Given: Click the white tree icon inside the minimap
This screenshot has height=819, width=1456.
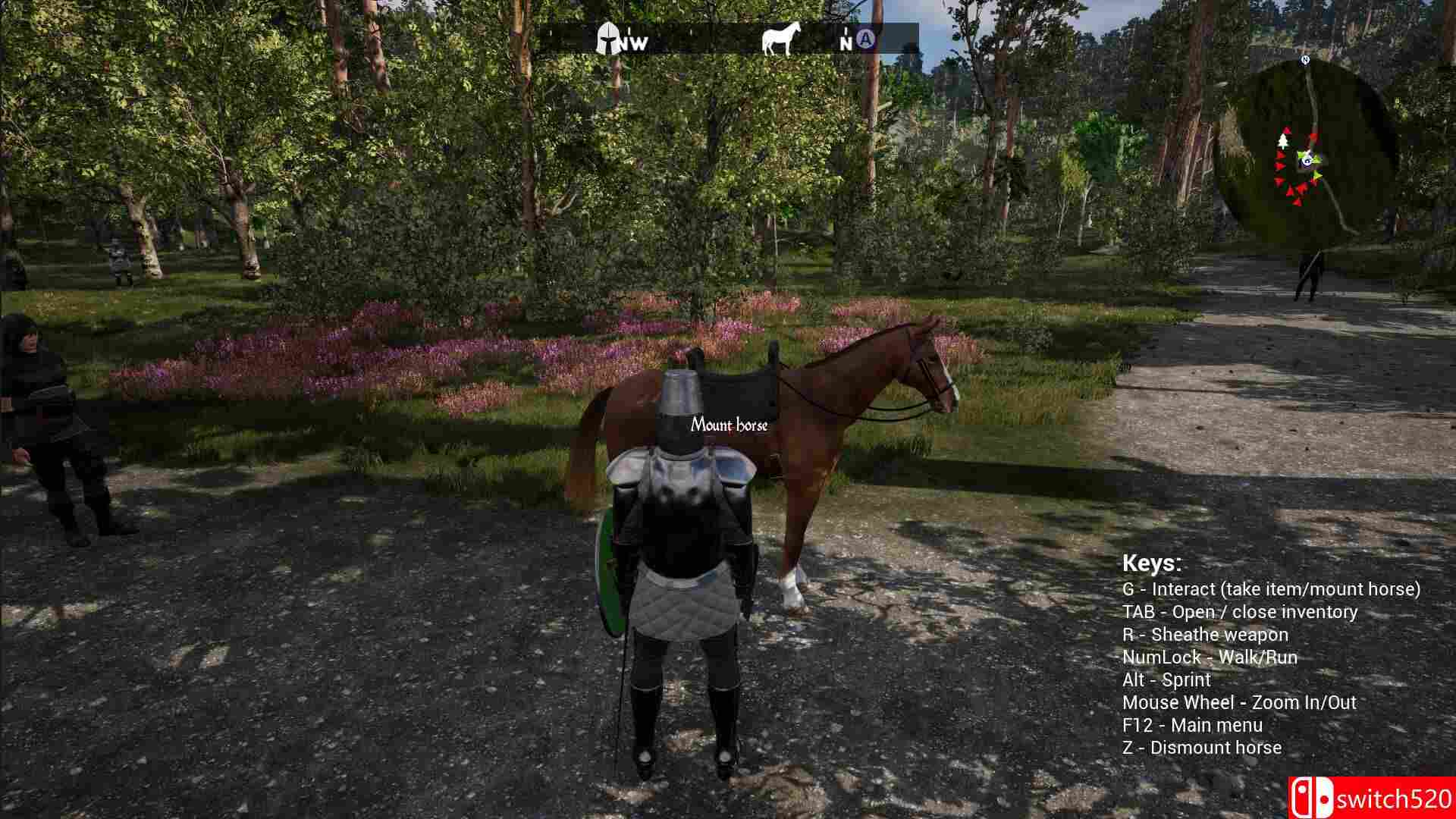Looking at the screenshot, I should (1283, 140).
